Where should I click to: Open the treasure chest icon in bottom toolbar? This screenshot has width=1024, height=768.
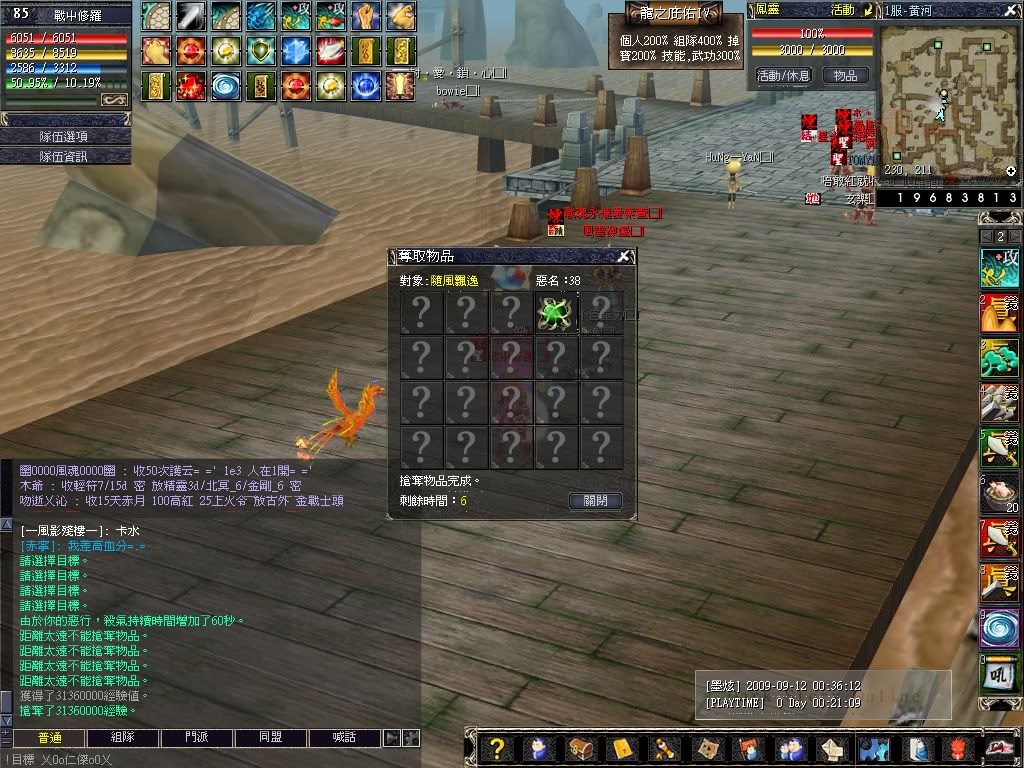coord(579,748)
